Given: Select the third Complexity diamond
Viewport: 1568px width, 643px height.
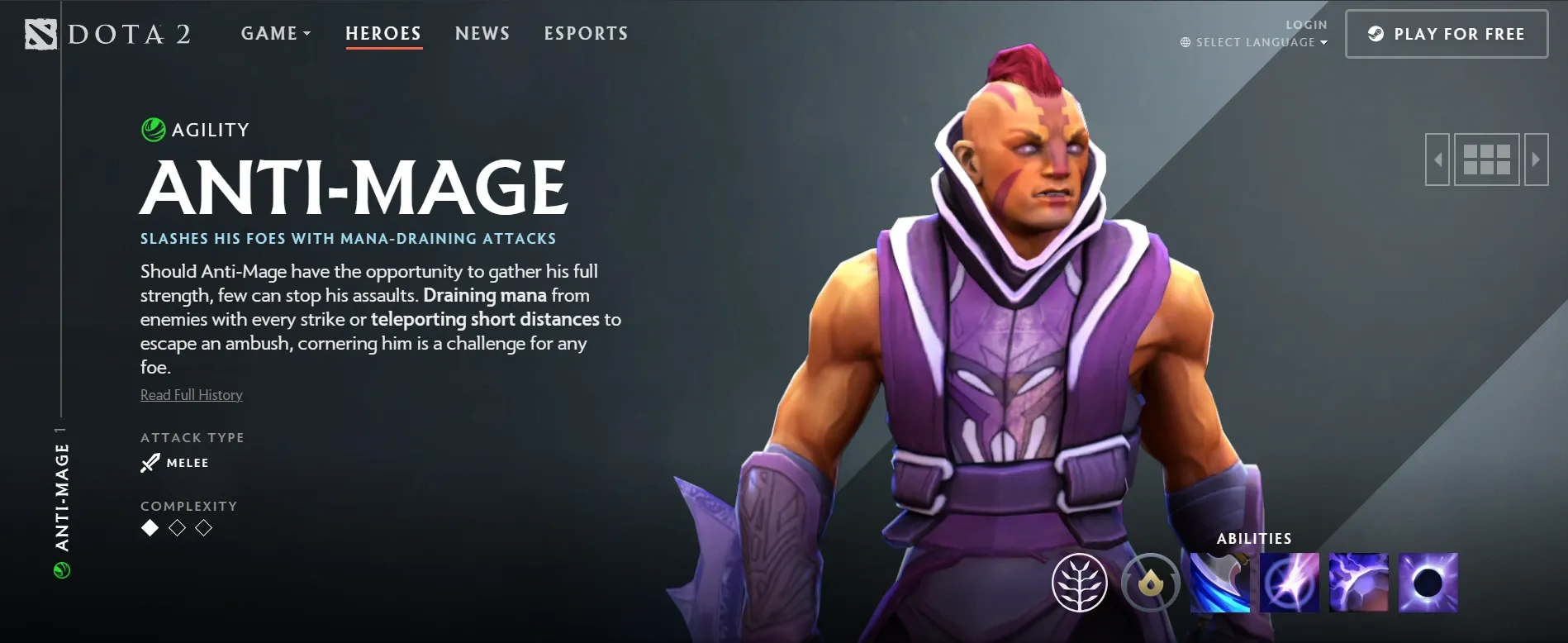Looking at the screenshot, I should point(202,528).
